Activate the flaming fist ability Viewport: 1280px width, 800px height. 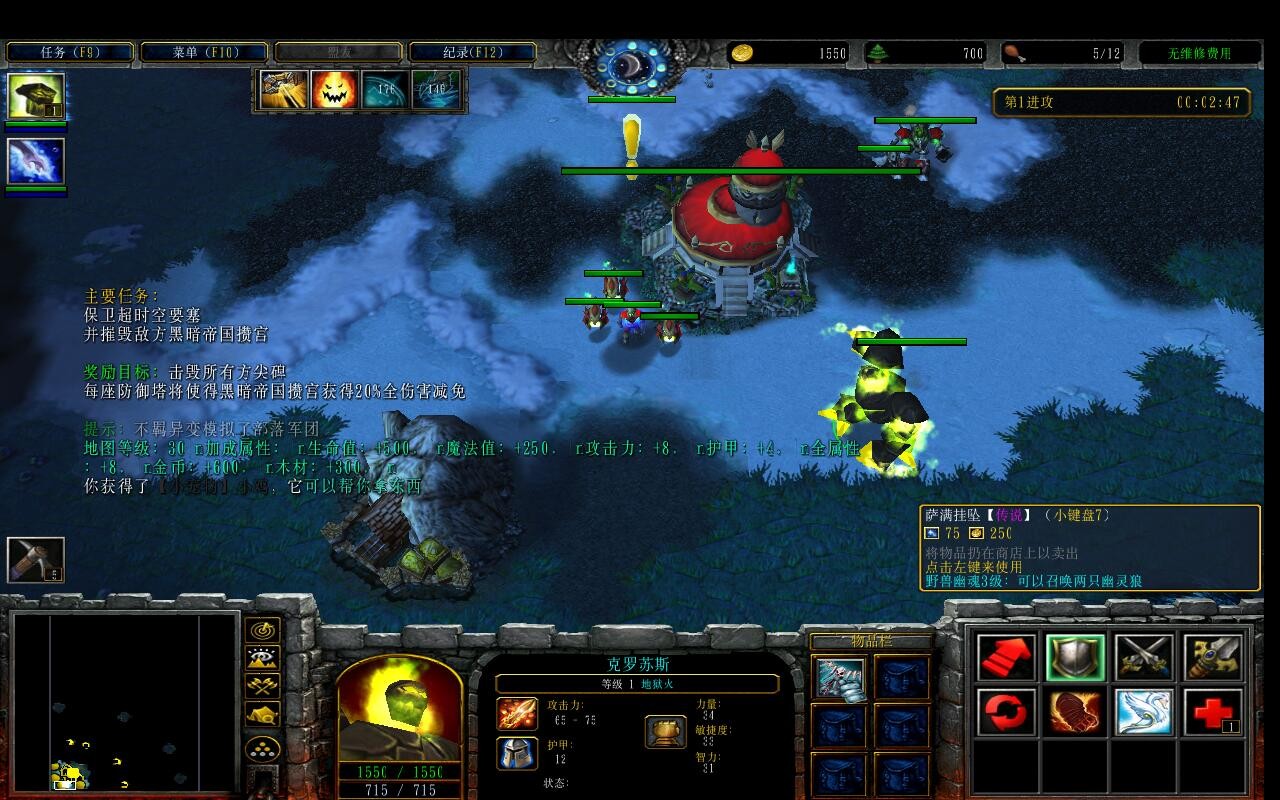1075,713
